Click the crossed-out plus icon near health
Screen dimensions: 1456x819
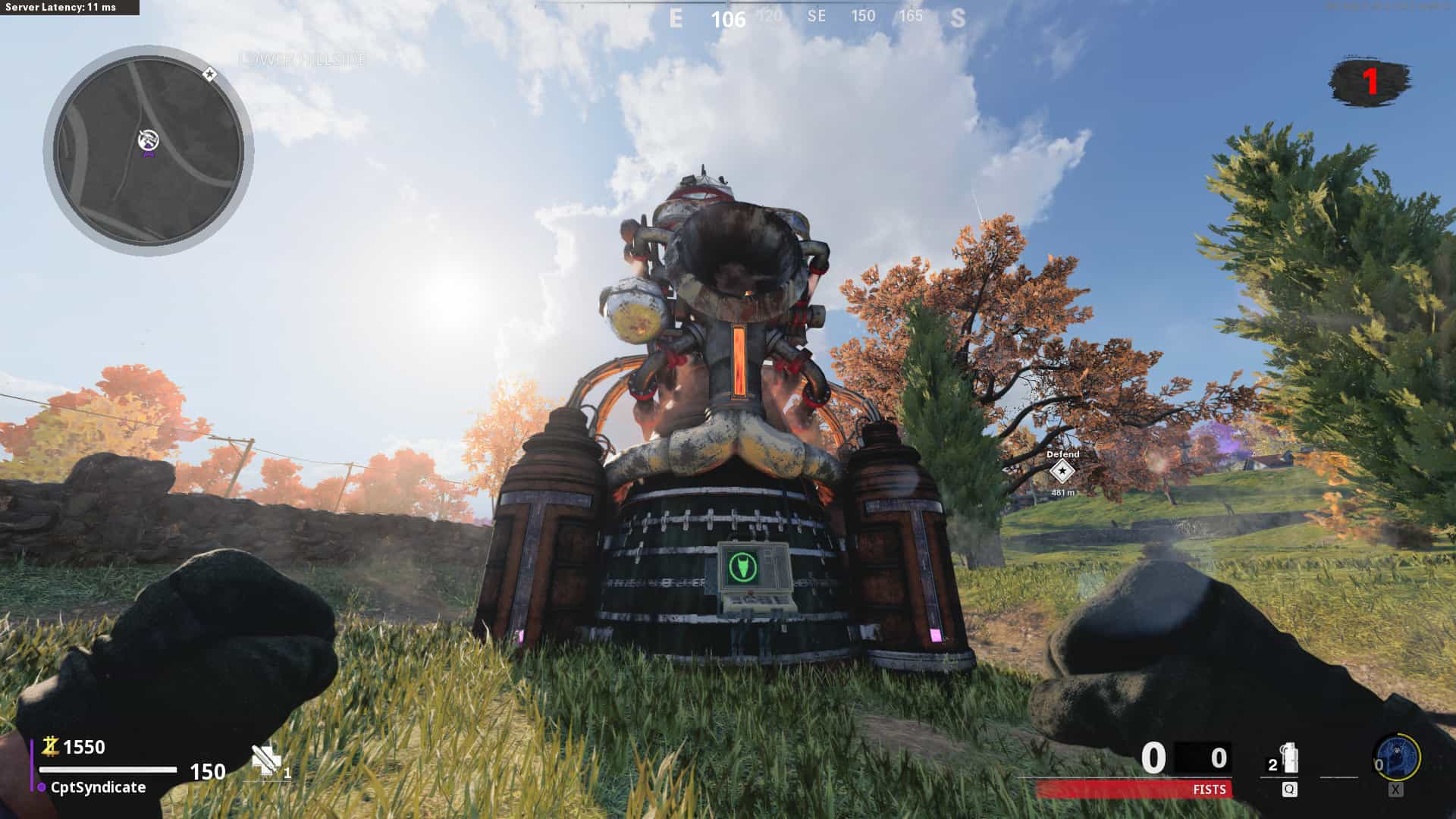coord(265,760)
